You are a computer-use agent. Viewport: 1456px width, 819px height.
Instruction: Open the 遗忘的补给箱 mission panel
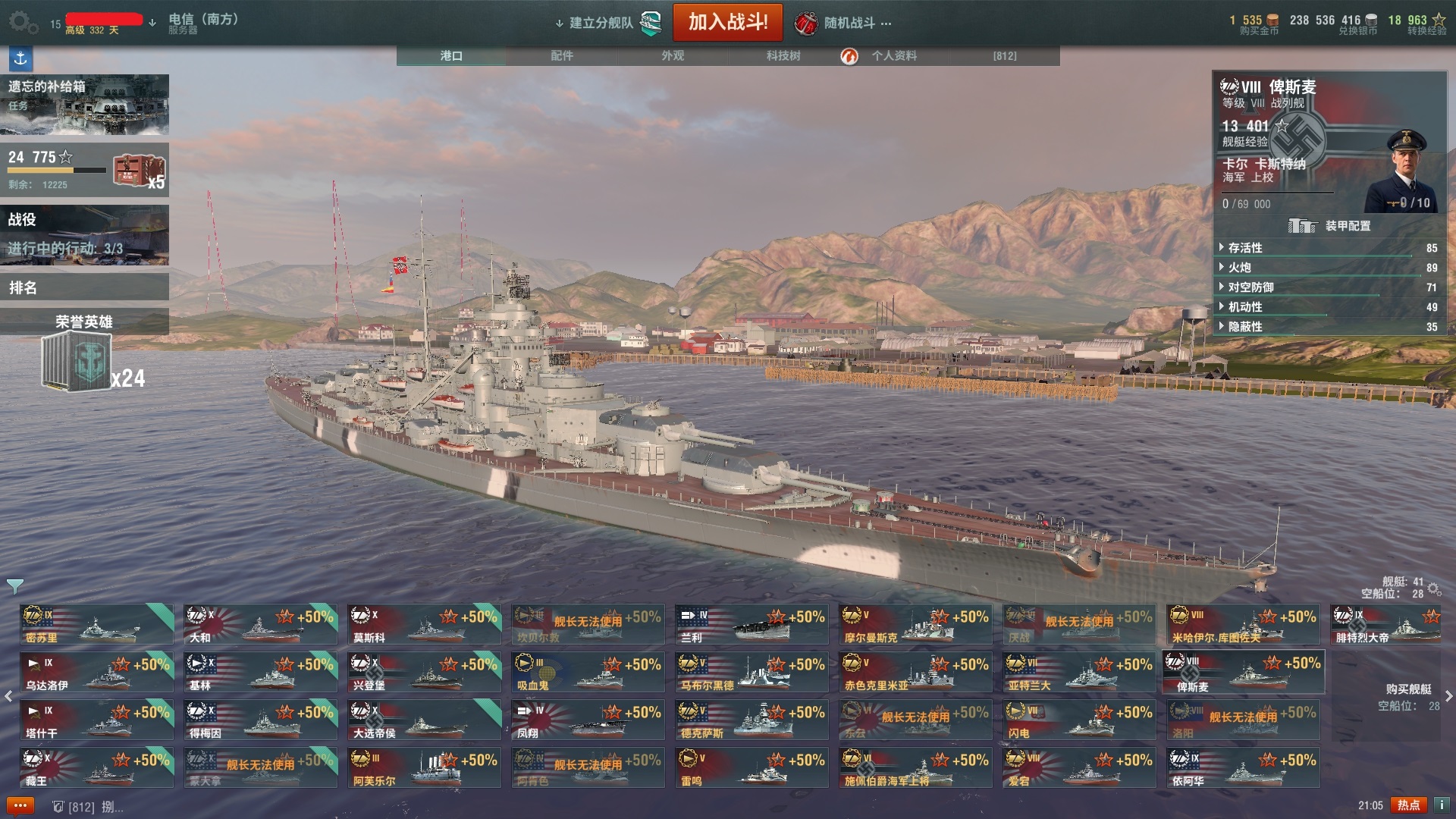tap(84, 104)
